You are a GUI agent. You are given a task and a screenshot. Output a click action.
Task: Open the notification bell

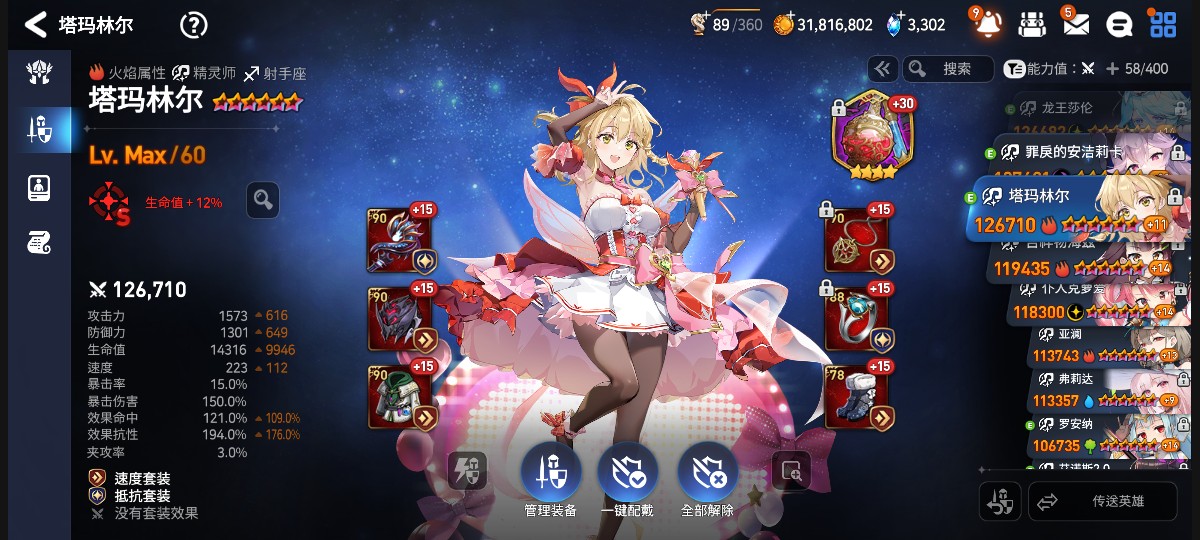[987, 24]
